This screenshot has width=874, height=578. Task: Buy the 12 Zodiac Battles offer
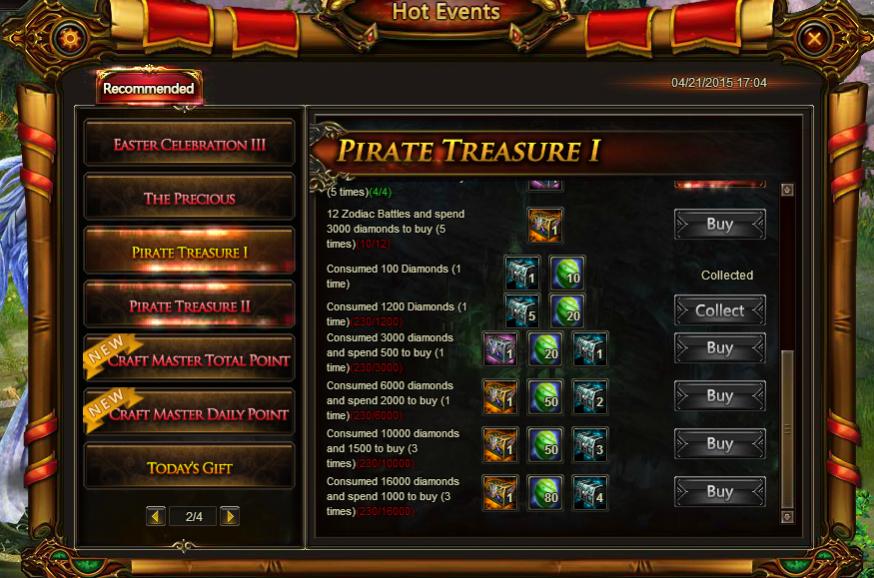point(720,225)
